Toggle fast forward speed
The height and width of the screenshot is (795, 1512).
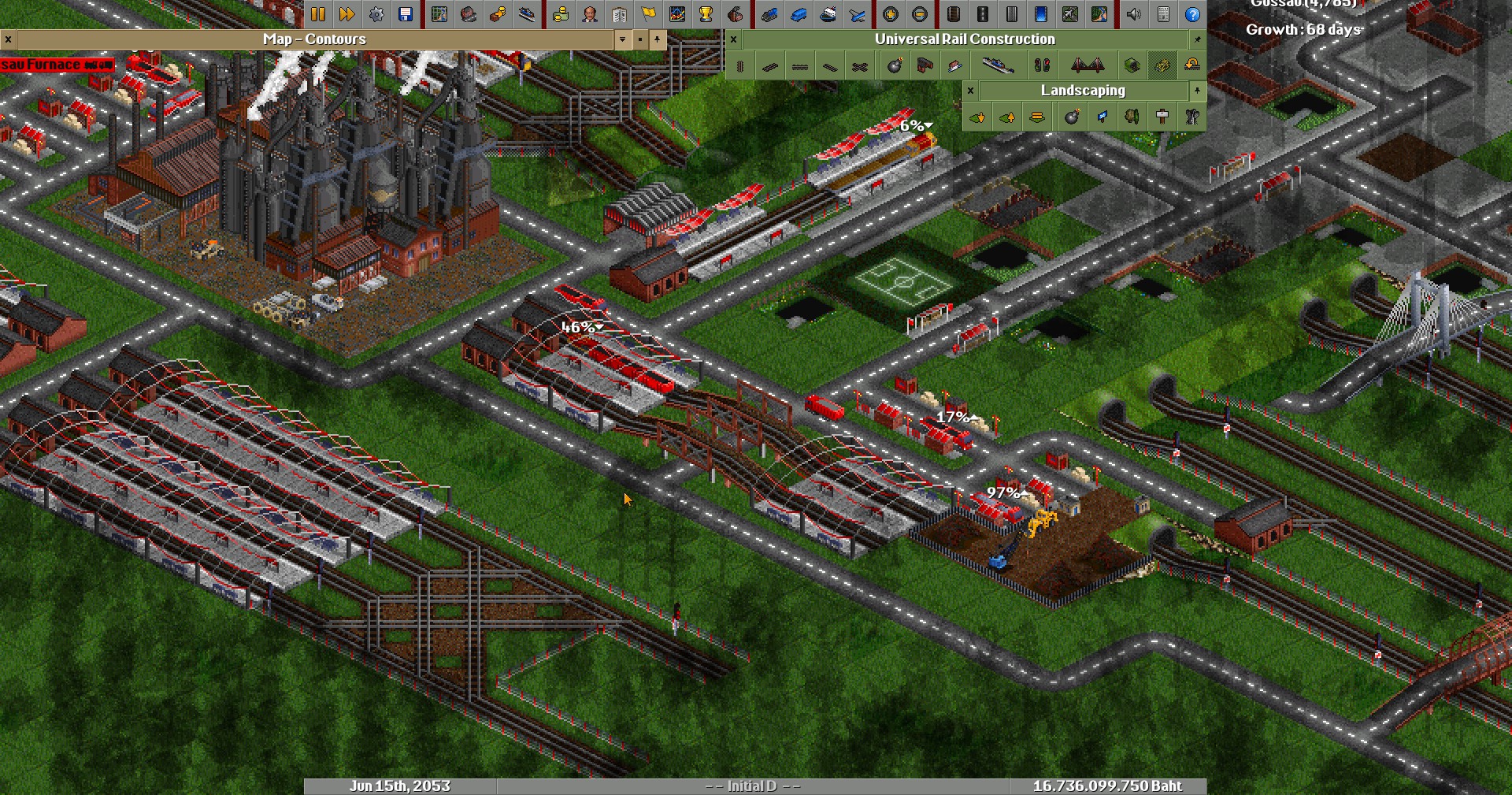tap(346, 14)
